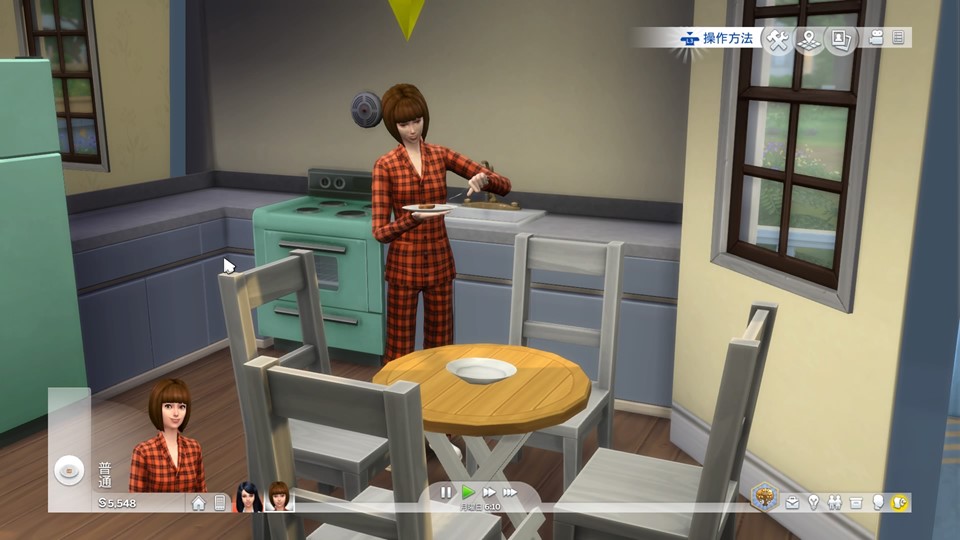Open the career briefcase panel
Viewport: 960px width, 540px height.
[792, 502]
